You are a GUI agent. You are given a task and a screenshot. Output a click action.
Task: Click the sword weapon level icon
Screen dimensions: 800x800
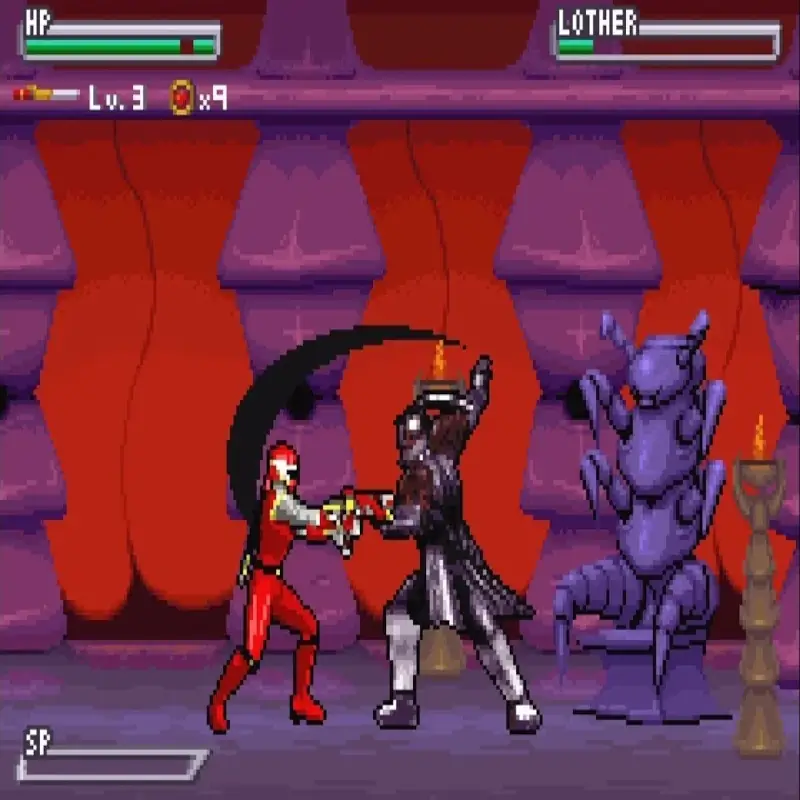coord(46,95)
